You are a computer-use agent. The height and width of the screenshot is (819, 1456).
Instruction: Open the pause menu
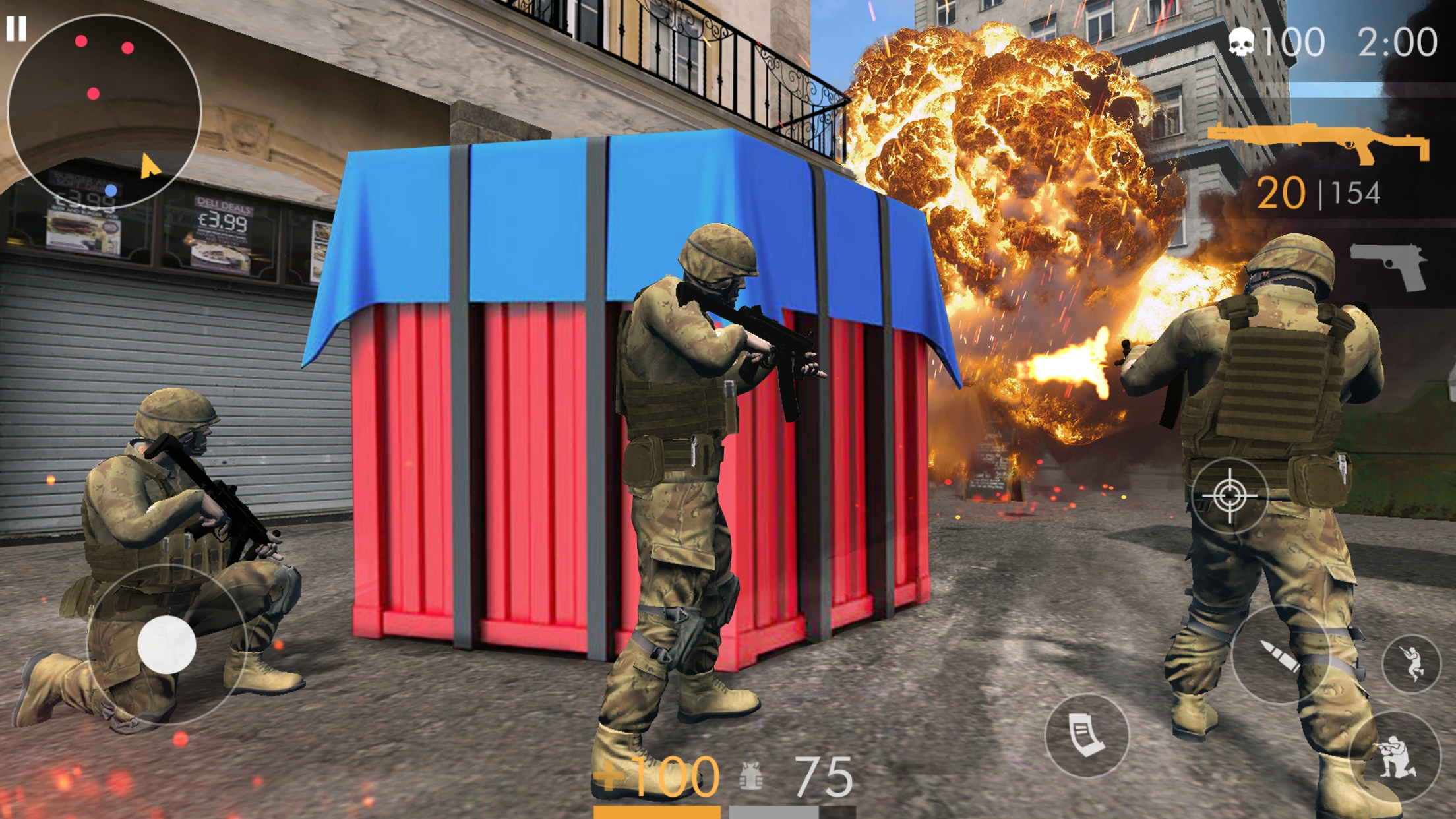(18, 27)
